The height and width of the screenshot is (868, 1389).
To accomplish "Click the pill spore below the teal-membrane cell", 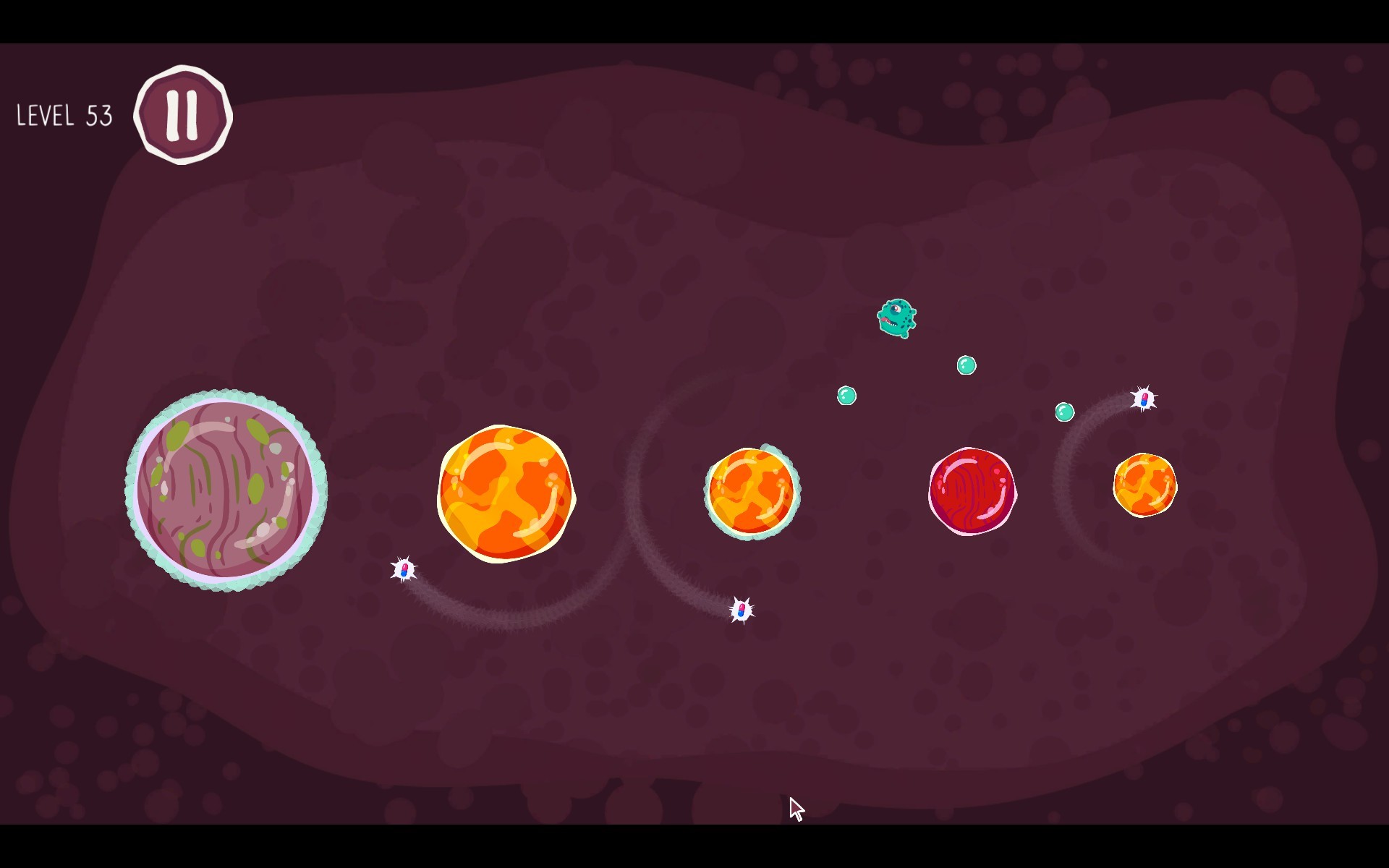I will (x=741, y=610).
